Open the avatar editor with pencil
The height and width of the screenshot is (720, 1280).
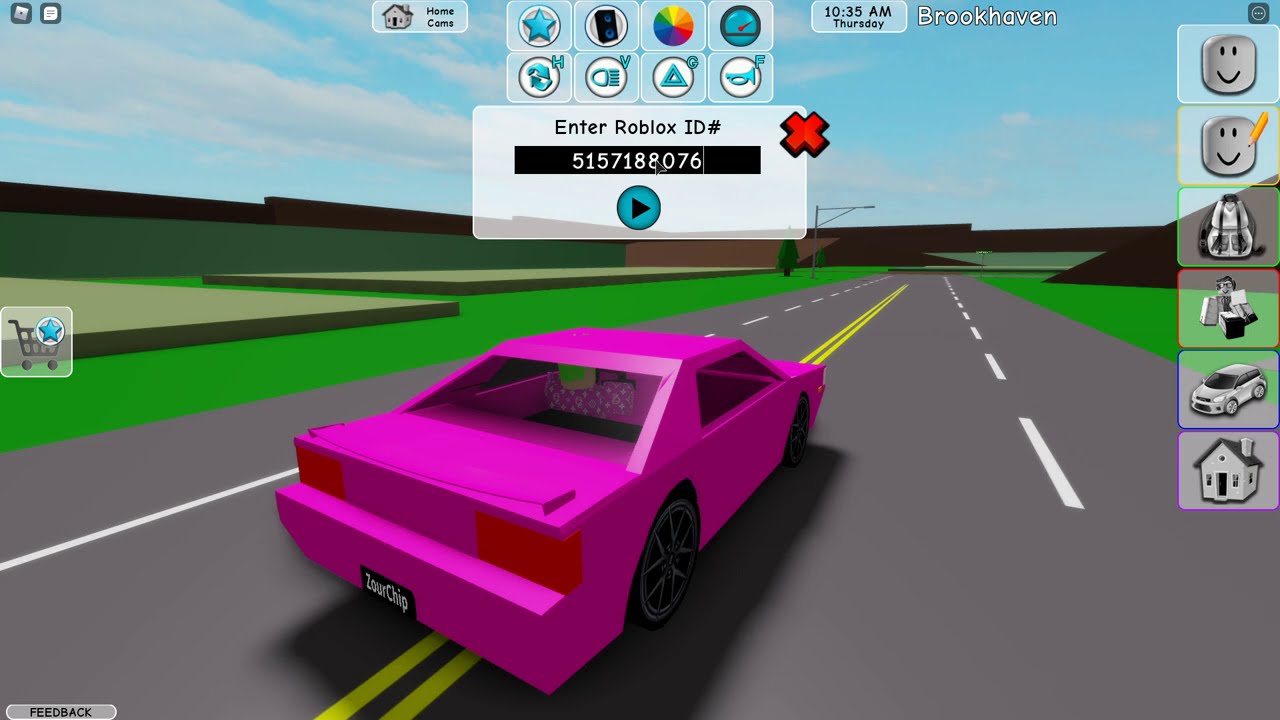[1228, 146]
